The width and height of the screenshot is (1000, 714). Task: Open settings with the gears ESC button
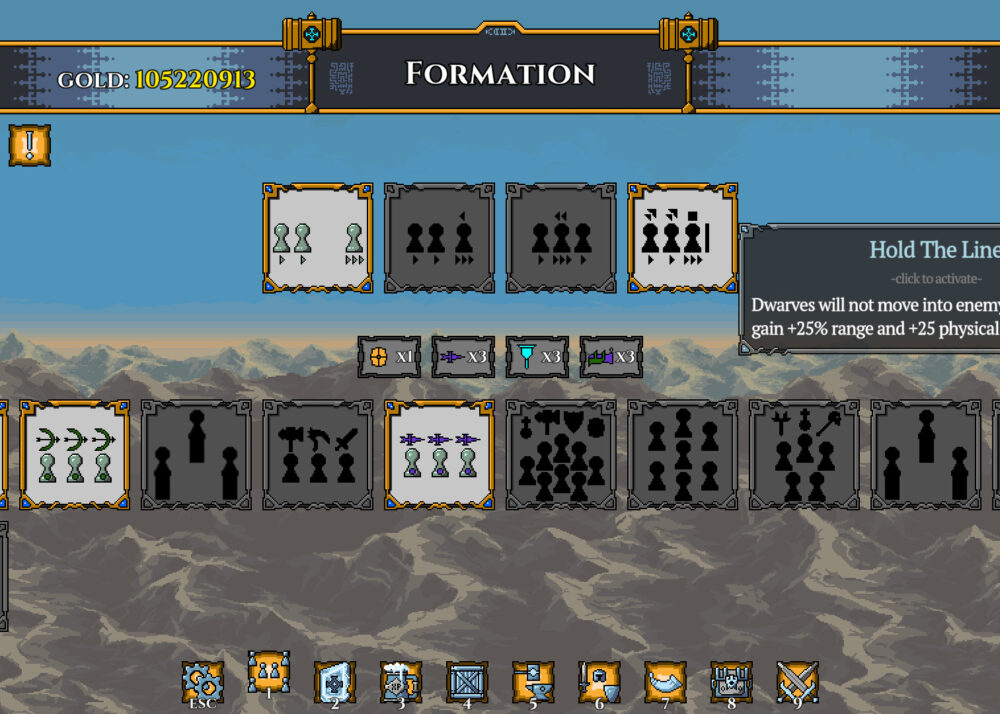202,682
